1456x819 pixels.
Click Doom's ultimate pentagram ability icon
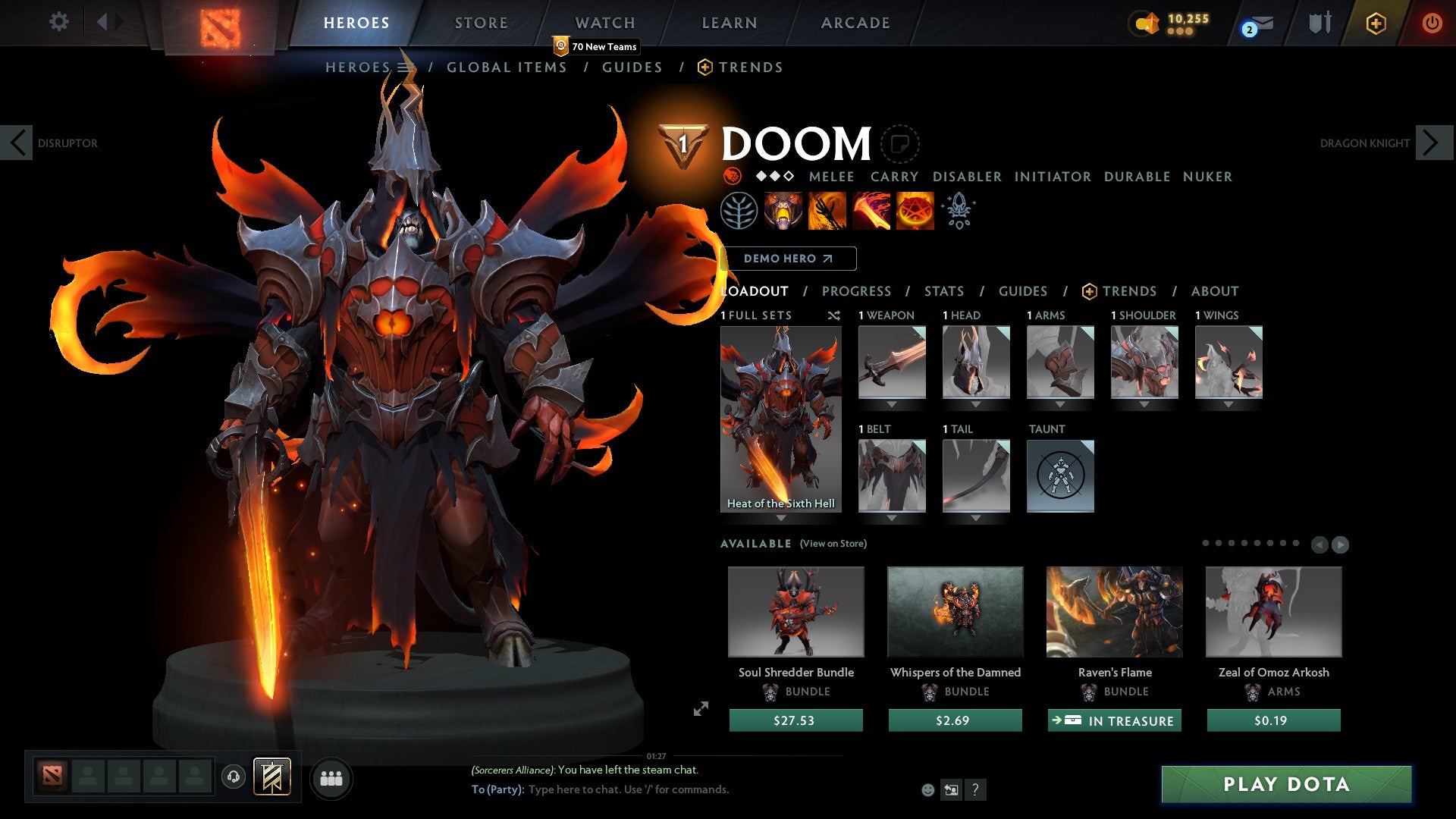(x=915, y=210)
